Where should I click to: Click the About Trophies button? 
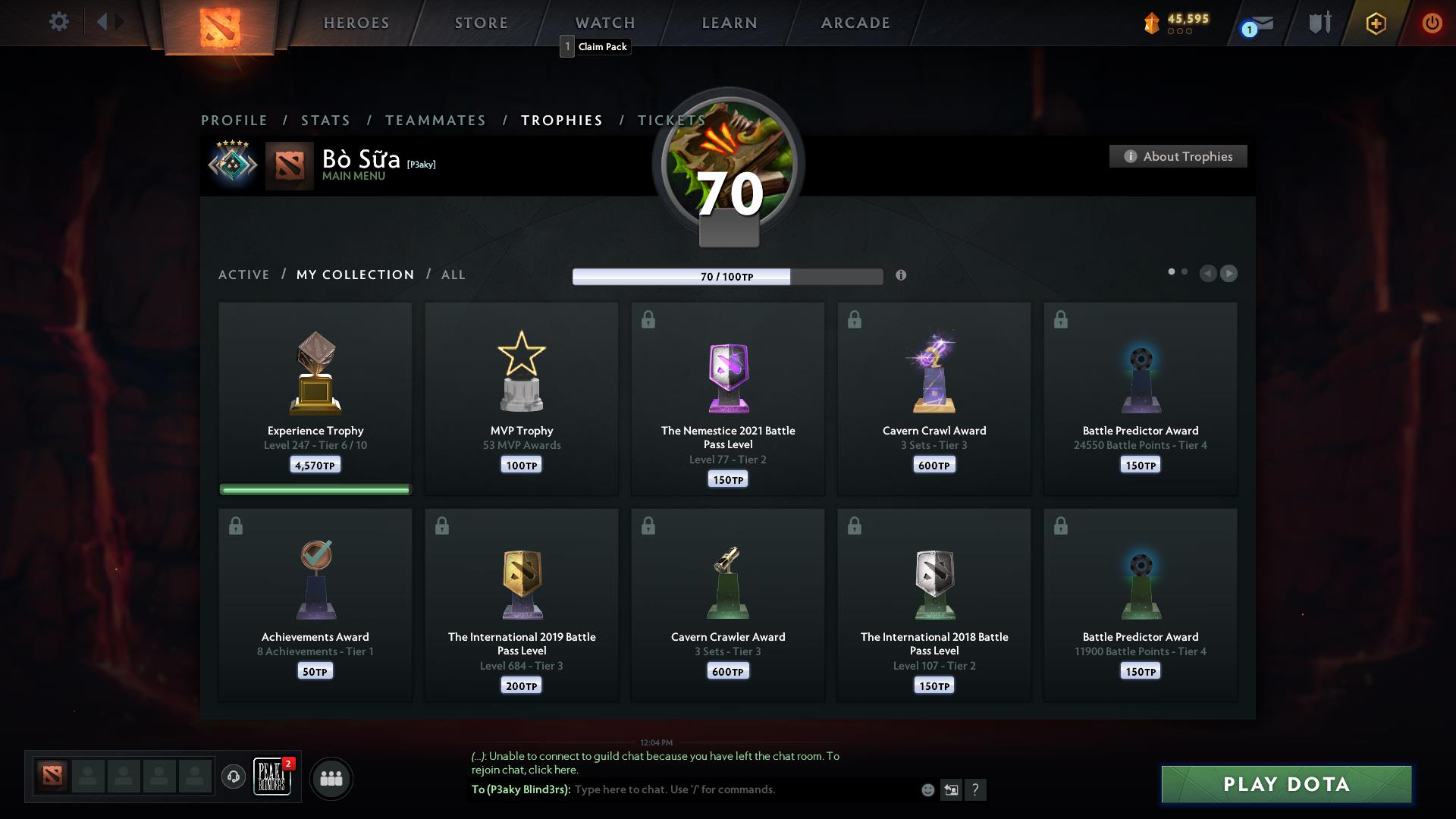pyautogui.click(x=1178, y=156)
